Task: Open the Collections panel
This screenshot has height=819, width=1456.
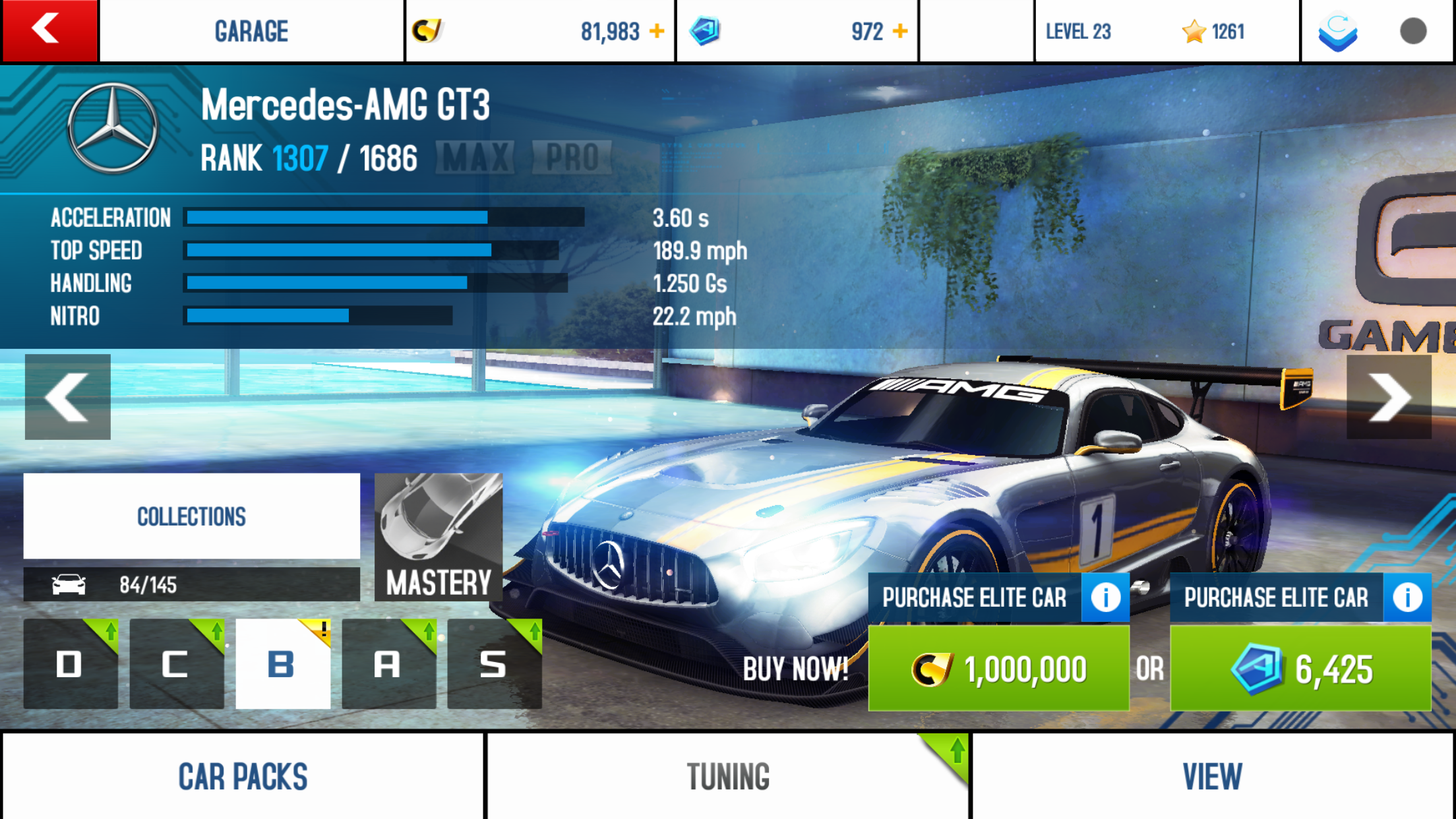Action: click(x=191, y=516)
